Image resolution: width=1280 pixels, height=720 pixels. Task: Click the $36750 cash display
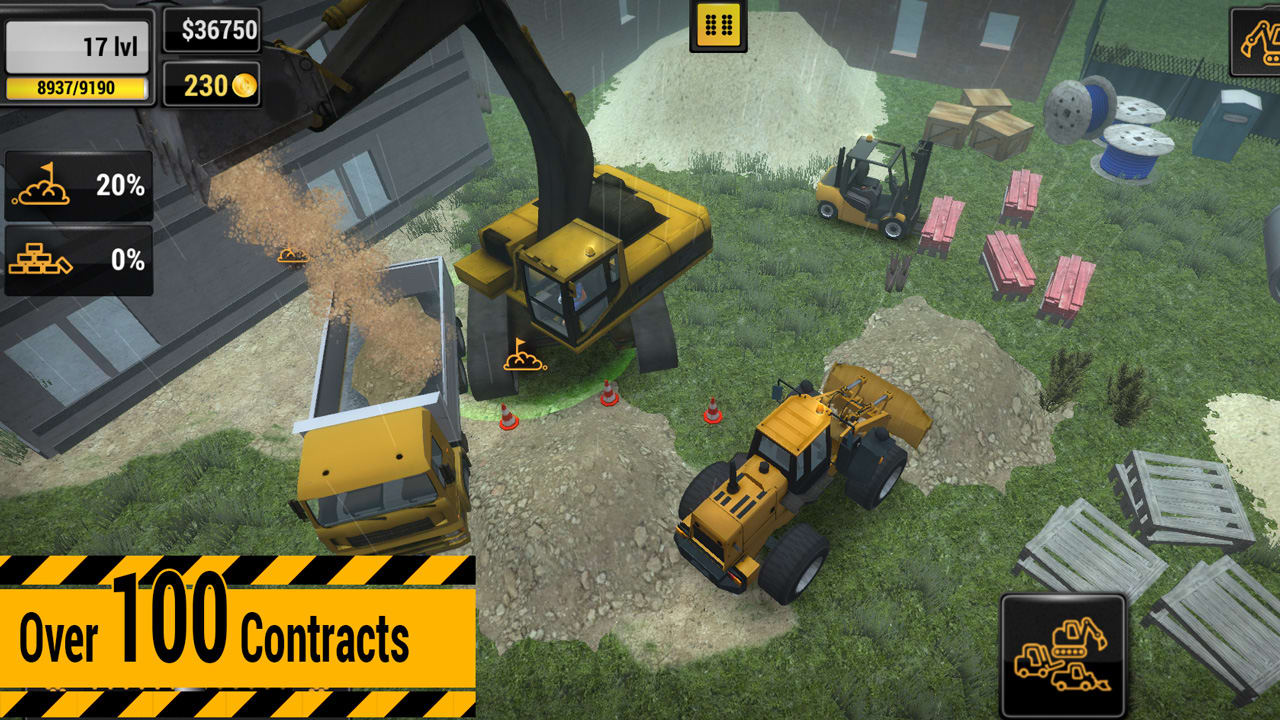(x=214, y=31)
